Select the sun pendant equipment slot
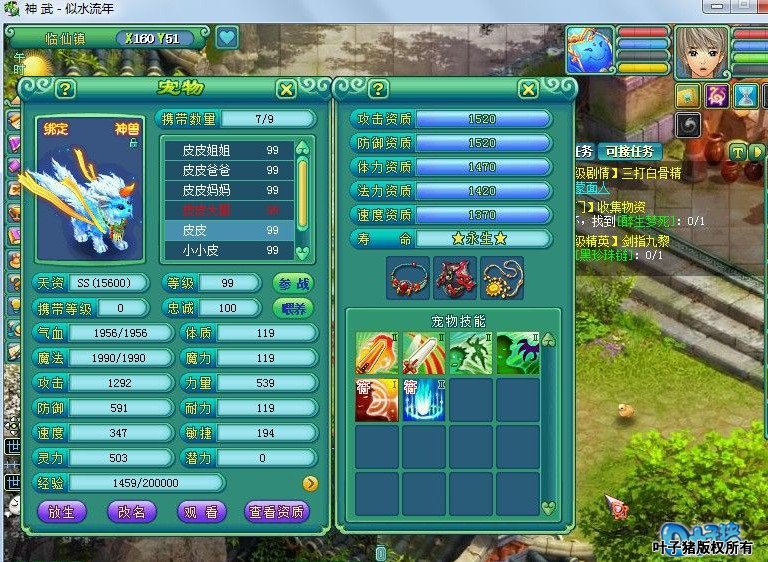Image resolution: width=768 pixels, height=562 pixels. 501,276
